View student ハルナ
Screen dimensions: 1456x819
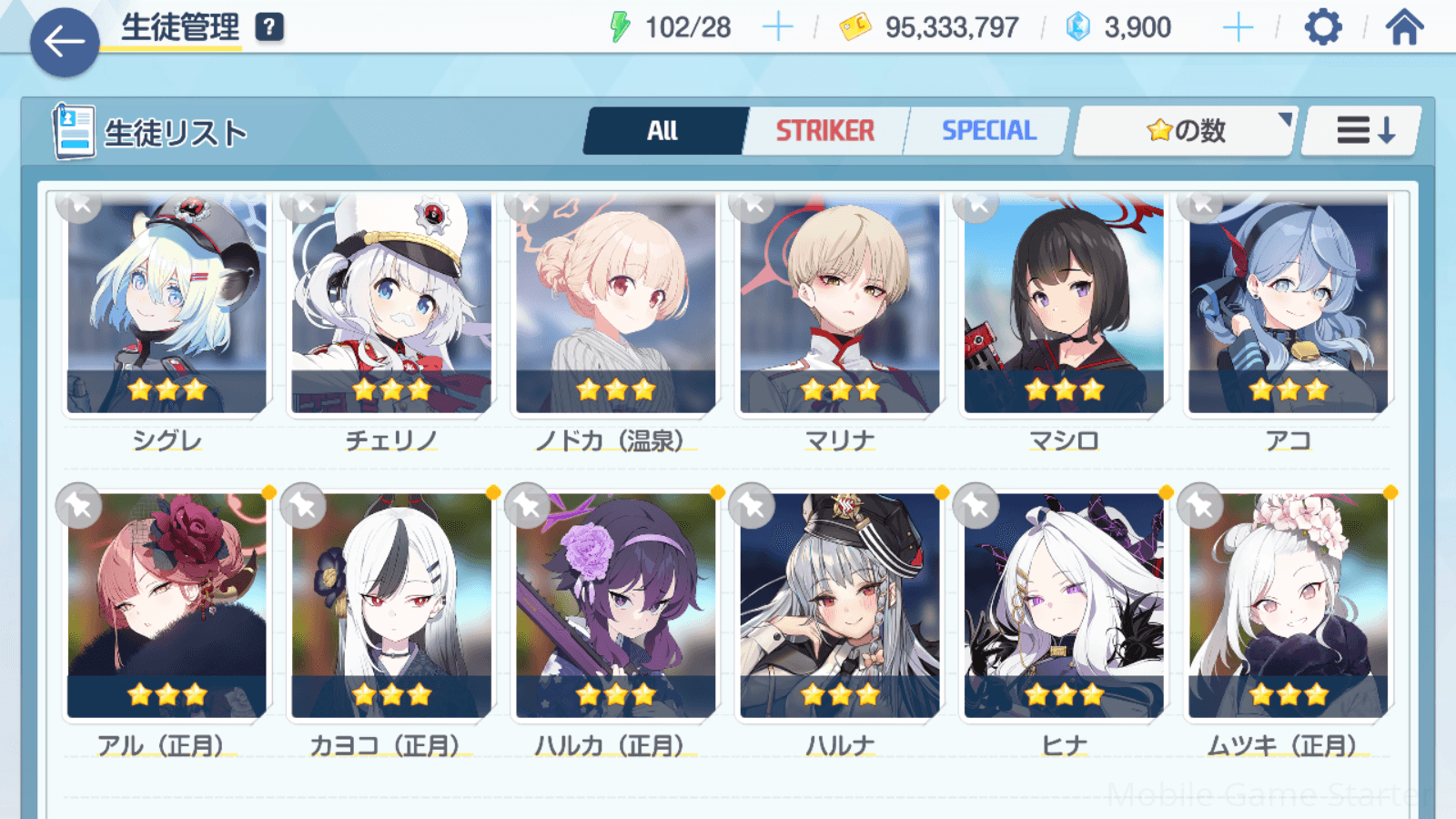click(840, 605)
